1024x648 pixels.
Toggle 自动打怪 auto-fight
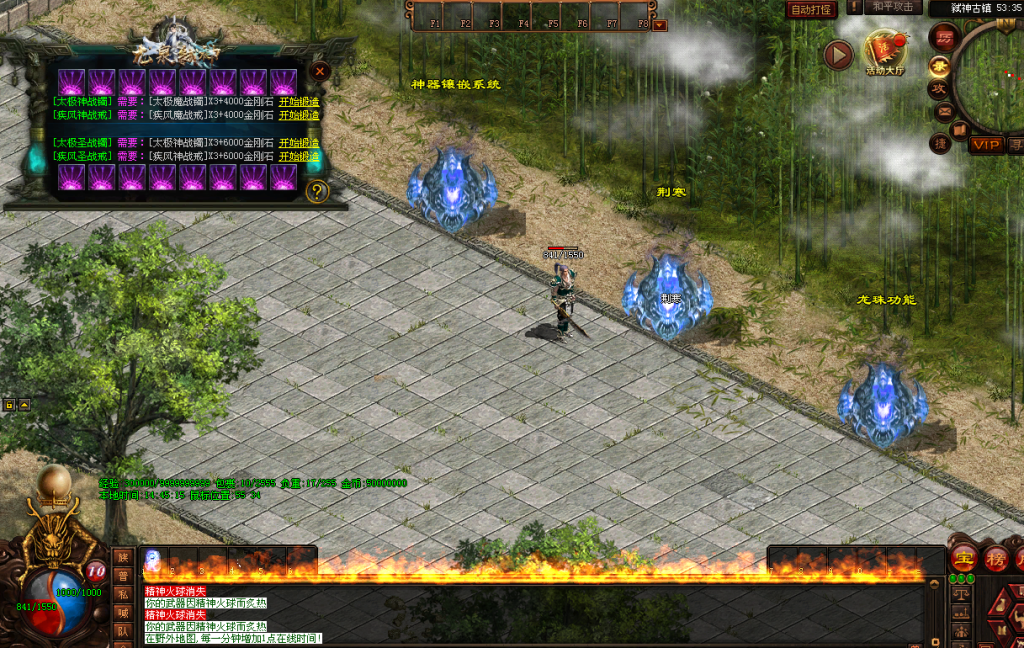pos(811,10)
